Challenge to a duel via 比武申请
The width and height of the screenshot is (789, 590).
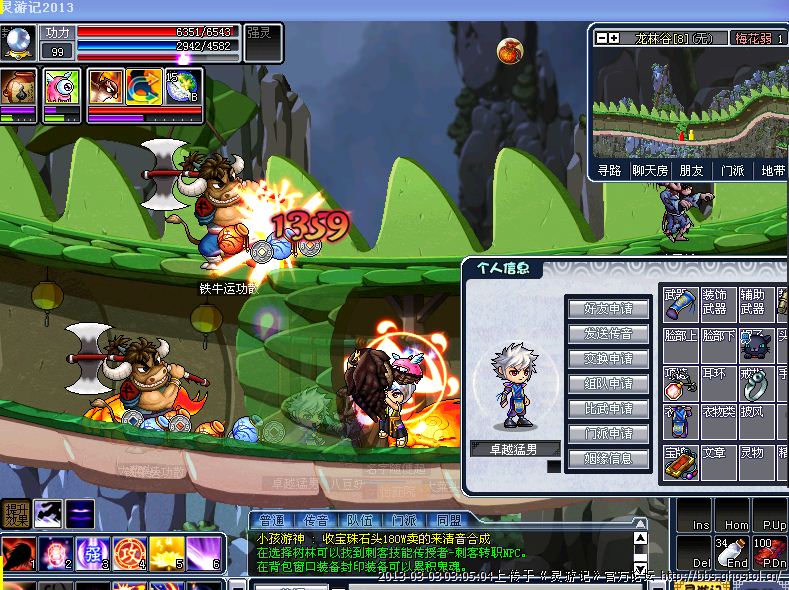click(x=608, y=409)
